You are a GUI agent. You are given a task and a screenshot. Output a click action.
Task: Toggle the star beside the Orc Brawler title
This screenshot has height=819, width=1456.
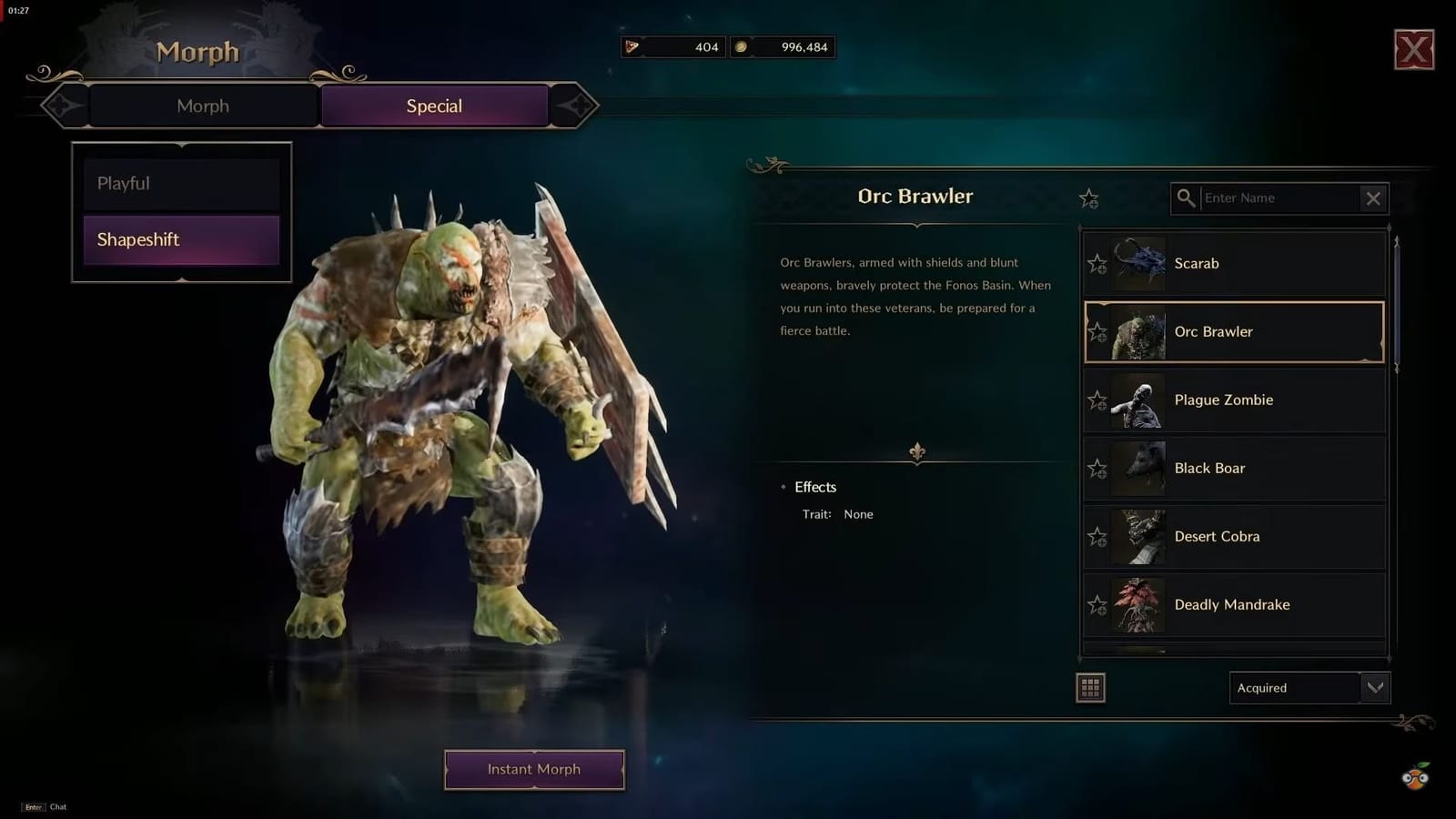click(1088, 198)
